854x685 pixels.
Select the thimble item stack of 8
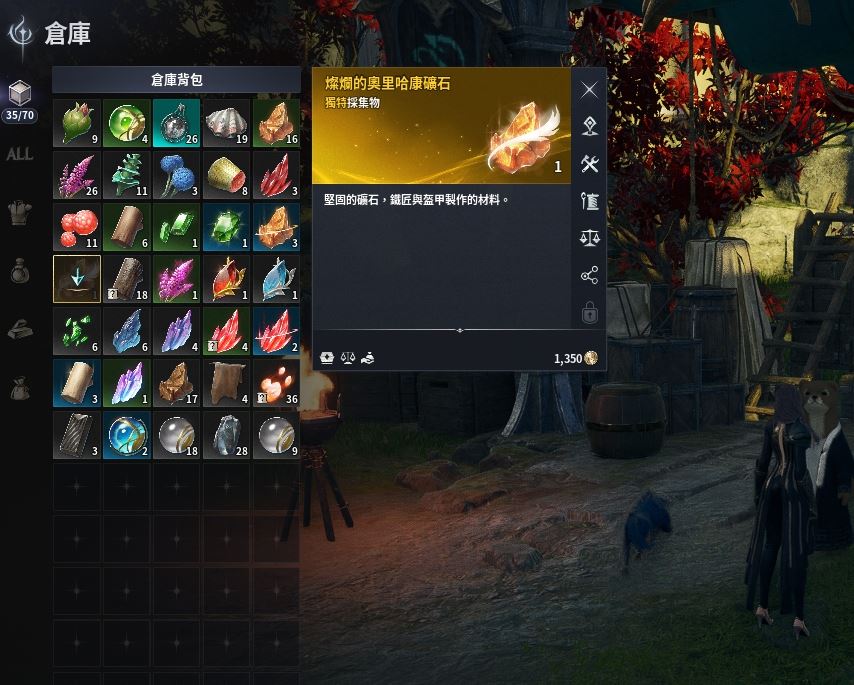click(227, 175)
